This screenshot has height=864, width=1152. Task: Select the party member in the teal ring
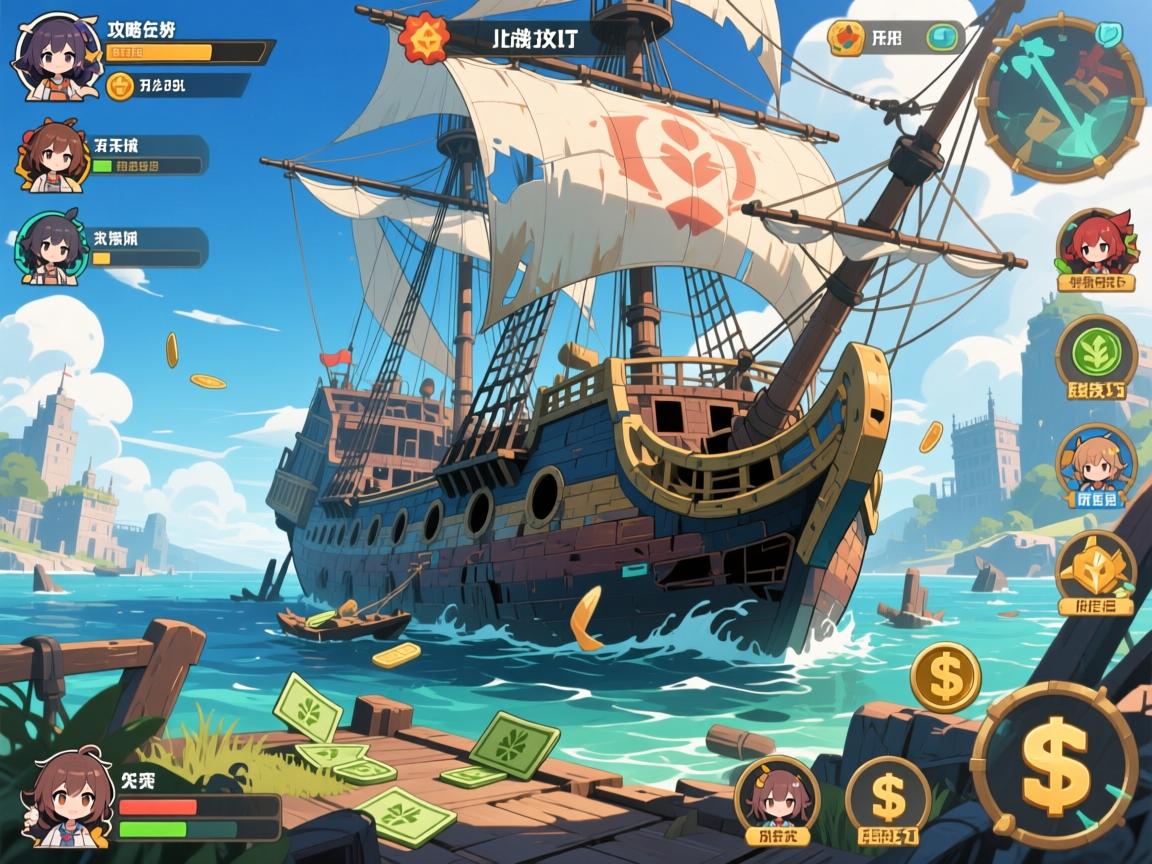pyautogui.click(x=48, y=250)
